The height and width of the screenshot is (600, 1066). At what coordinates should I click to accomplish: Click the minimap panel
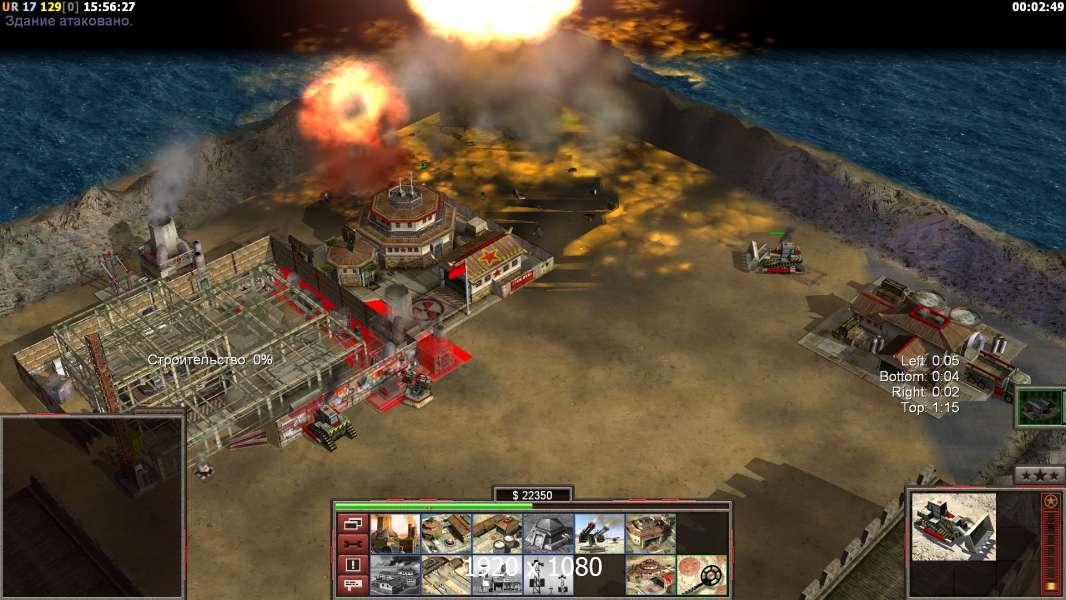click(92, 507)
